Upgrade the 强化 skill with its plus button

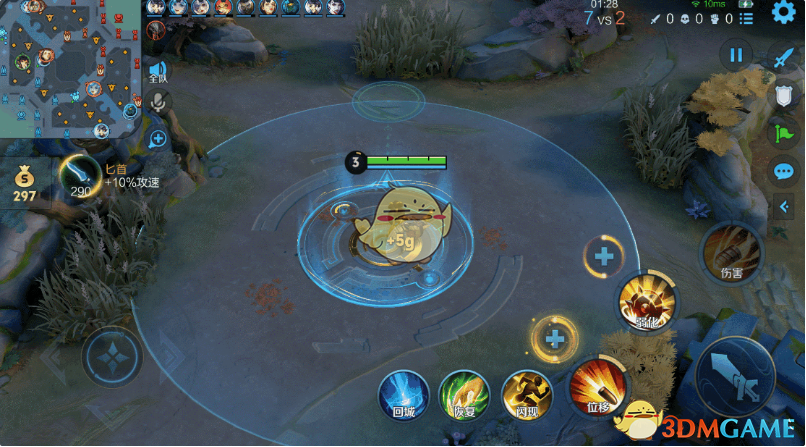(x=604, y=257)
